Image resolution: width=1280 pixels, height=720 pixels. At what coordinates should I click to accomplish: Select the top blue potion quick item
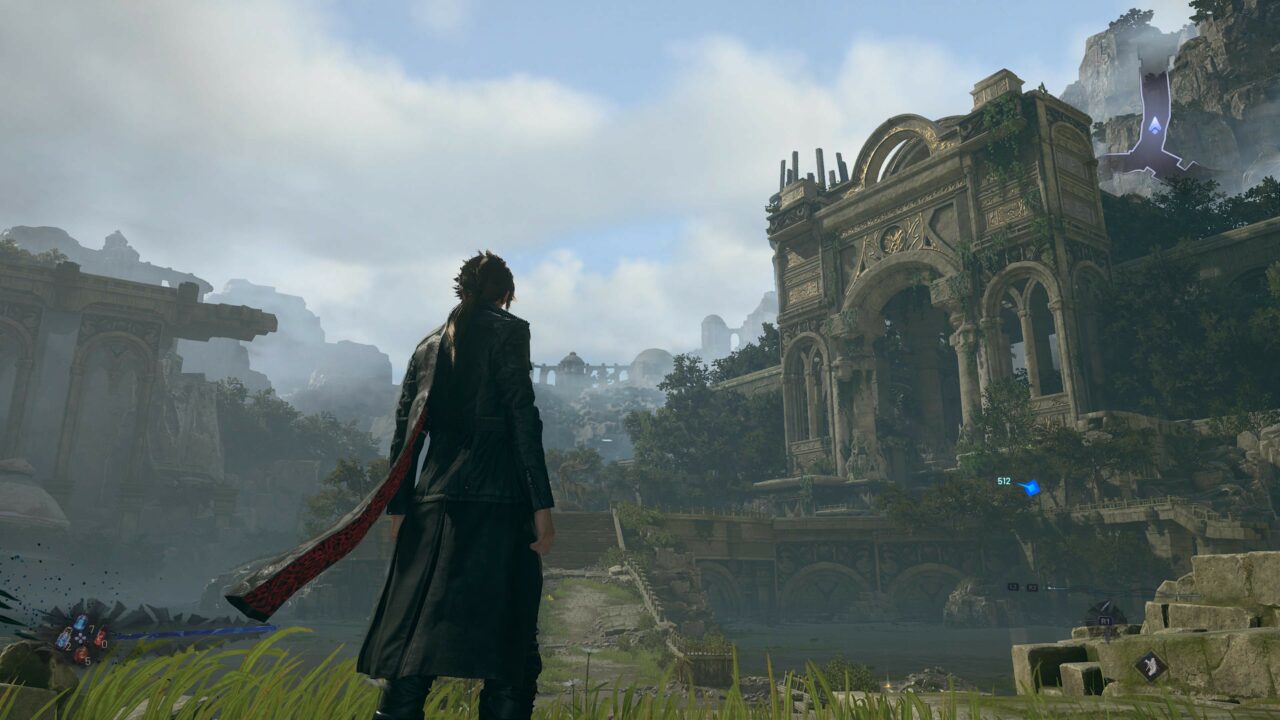(x=80, y=622)
